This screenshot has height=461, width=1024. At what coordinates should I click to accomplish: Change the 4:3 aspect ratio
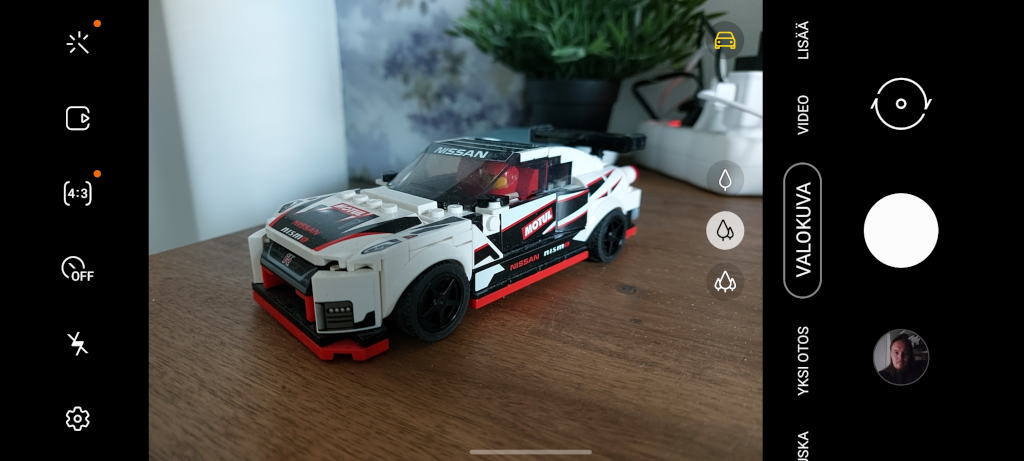[78, 193]
